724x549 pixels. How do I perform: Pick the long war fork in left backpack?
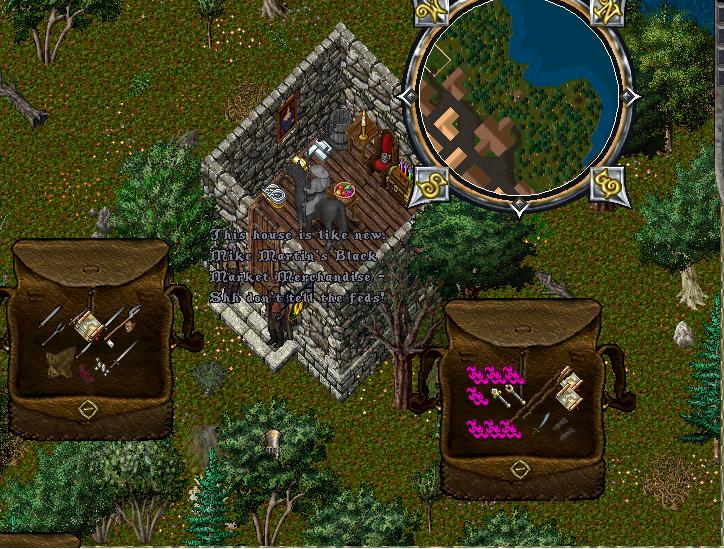pyautogui.click(x=127, y=321)
